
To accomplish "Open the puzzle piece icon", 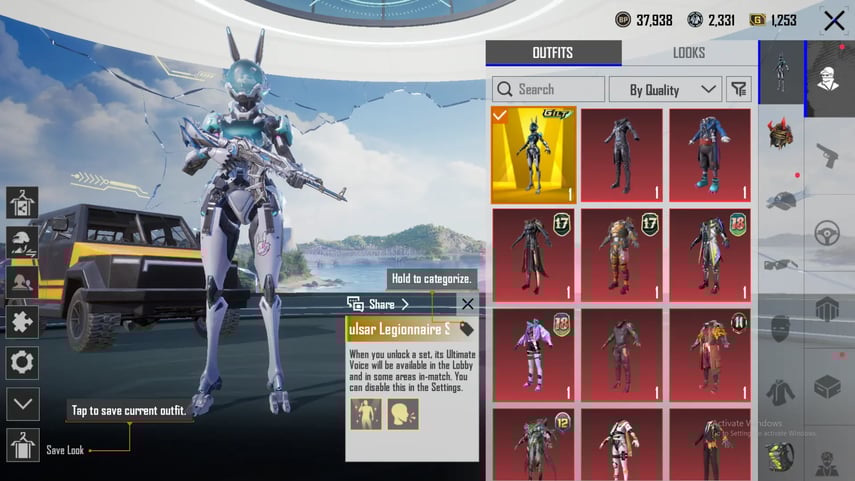I will 22,322.
